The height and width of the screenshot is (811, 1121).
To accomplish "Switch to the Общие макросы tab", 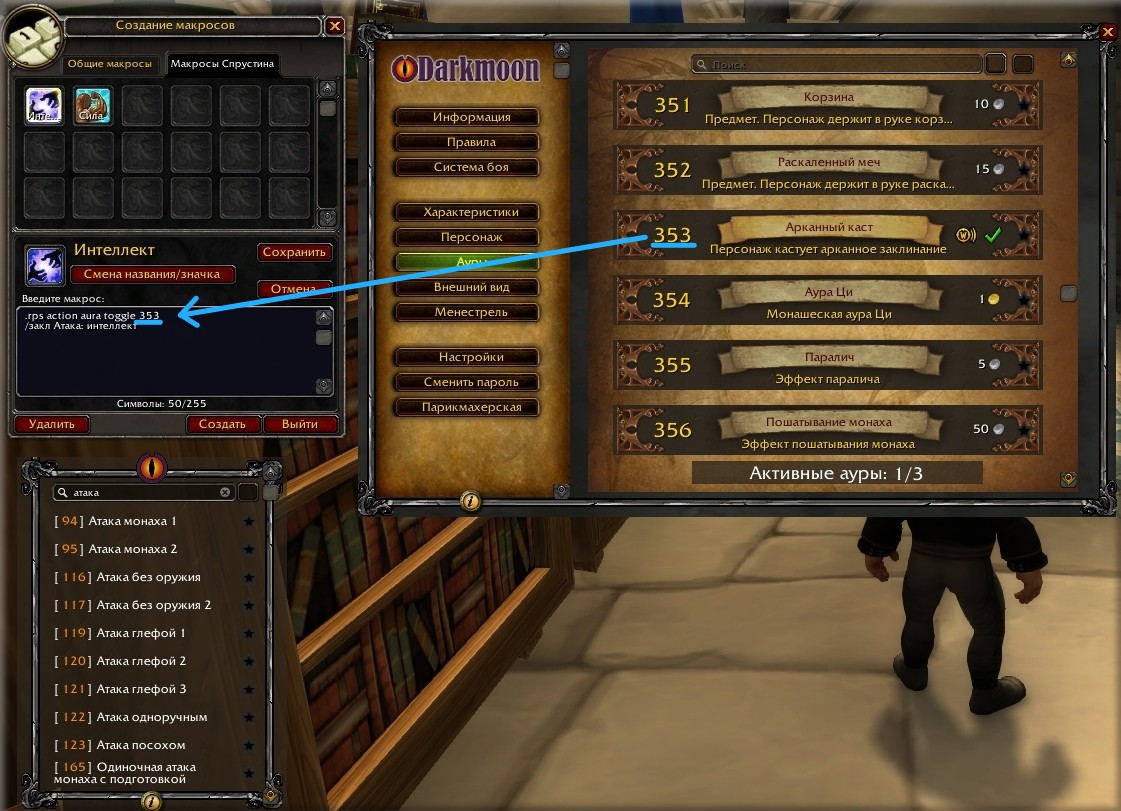I will point(110,64).
